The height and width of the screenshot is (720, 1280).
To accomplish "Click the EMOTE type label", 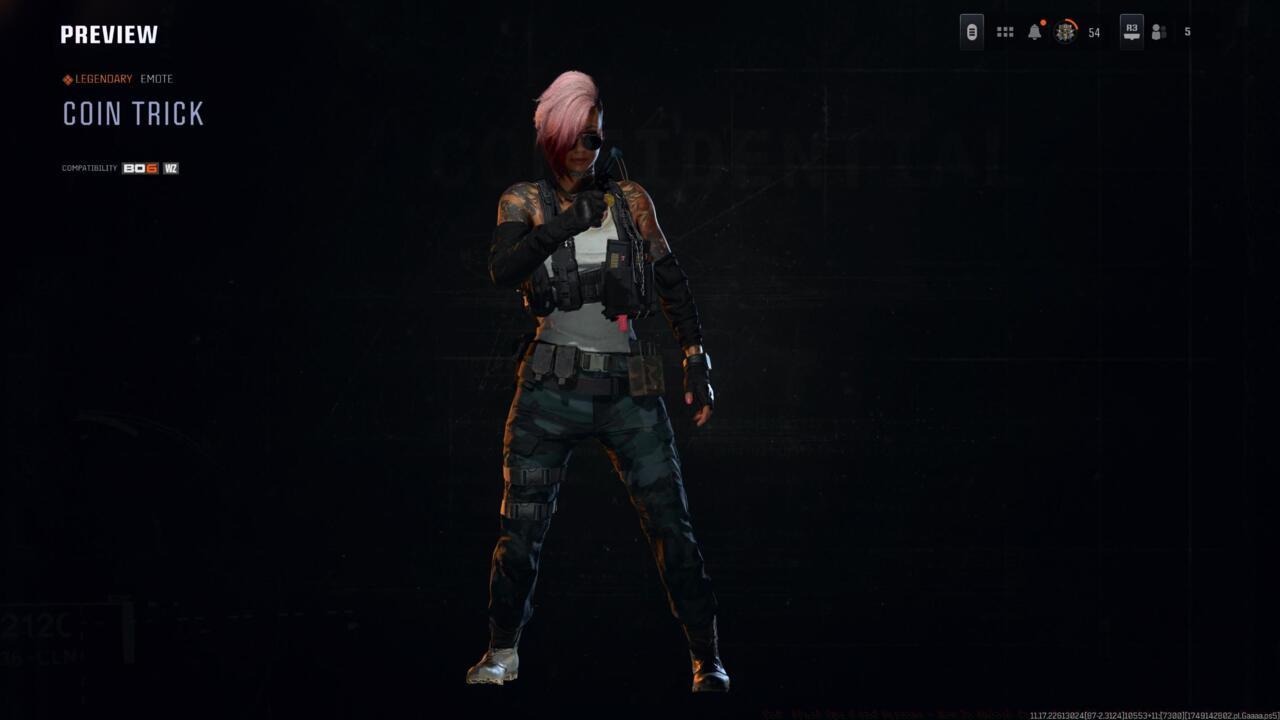I will click(x=158, y=78).
